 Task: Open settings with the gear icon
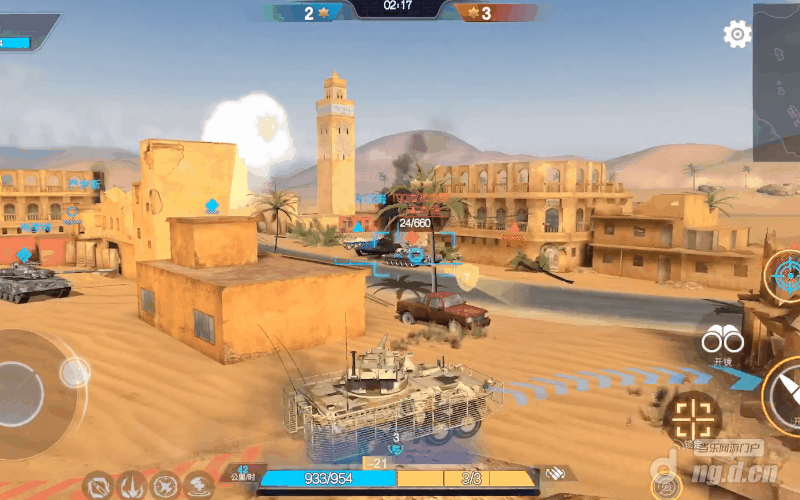737,35
